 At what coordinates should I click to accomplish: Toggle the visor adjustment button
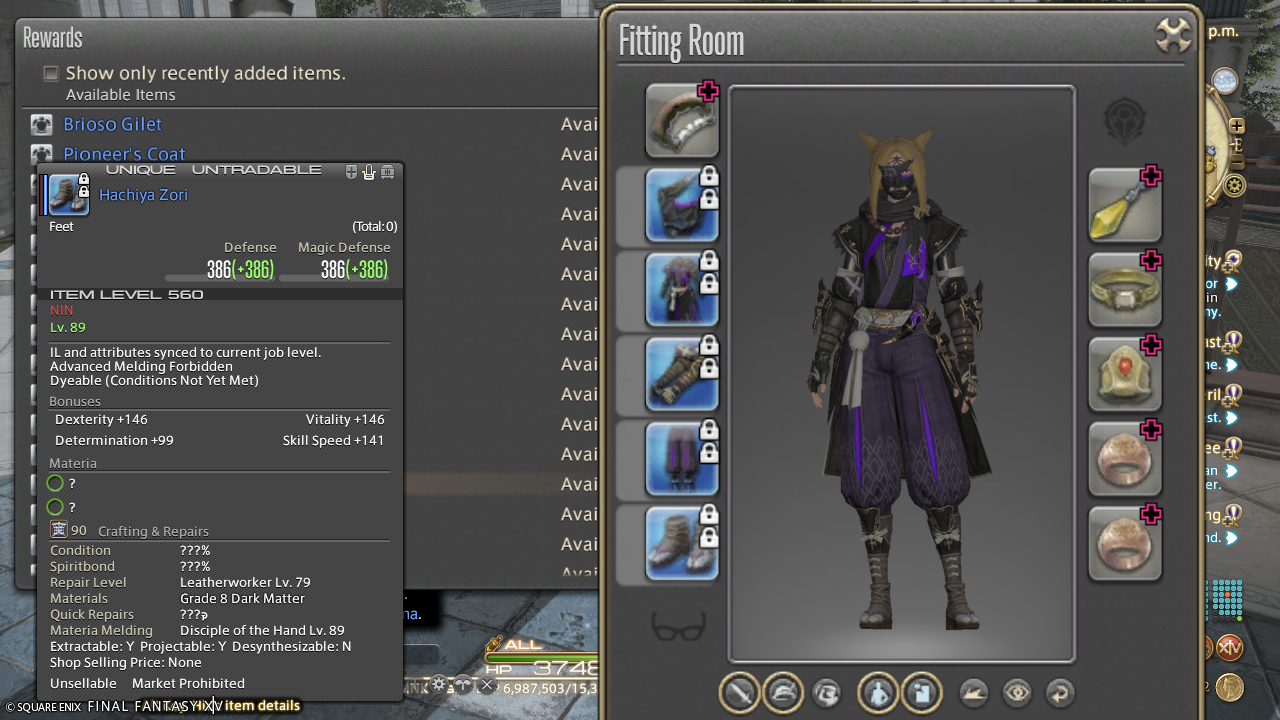[827, 692]
